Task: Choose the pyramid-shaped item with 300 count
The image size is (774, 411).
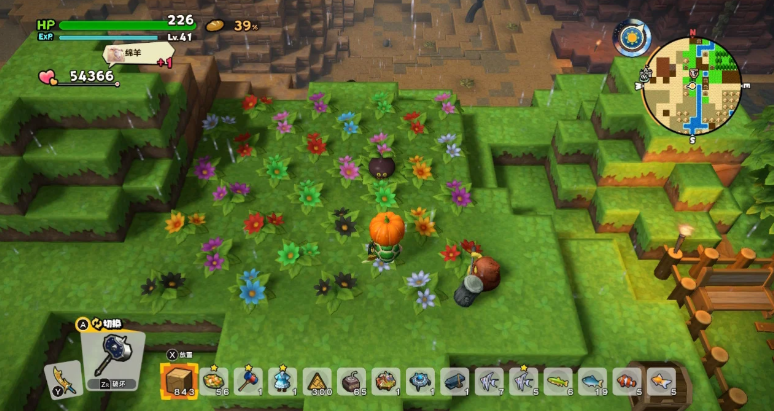Action: (x=318, y=381)
